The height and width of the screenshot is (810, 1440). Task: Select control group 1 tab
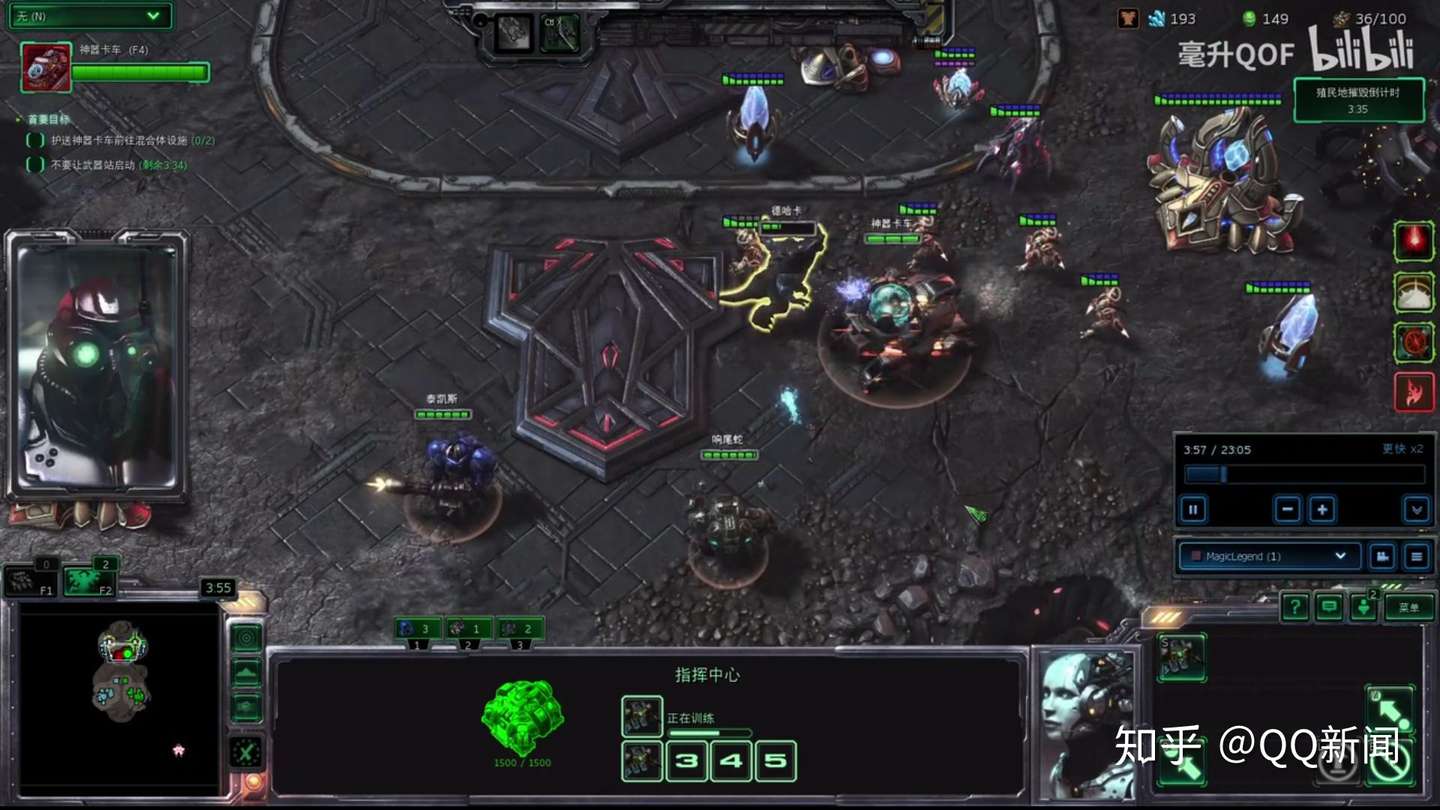(x=418, y=629)
